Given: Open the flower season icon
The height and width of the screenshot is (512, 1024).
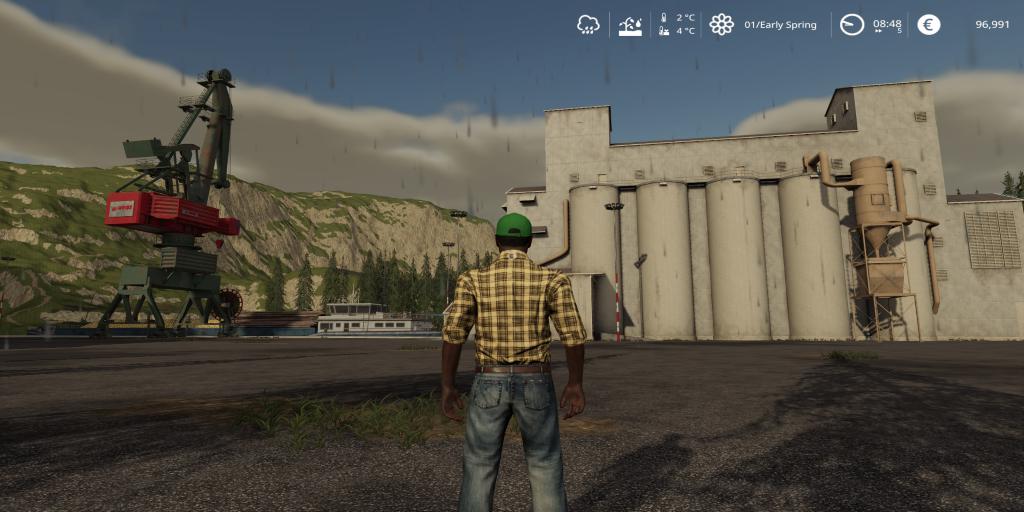Looking at the screenshot, I should 721,25.
